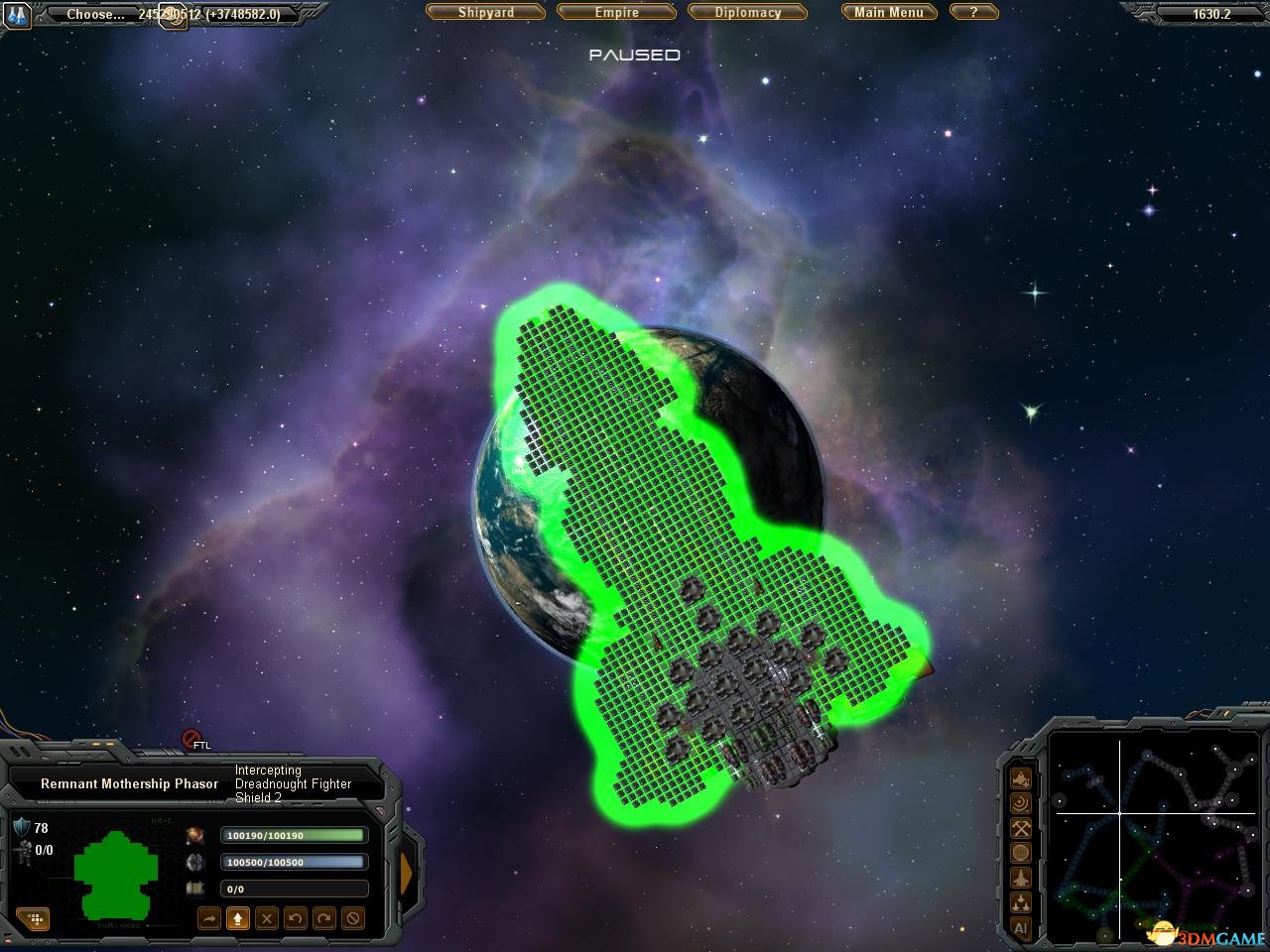Click the Choose research button
This screenshot has width=1270, height=952.
coord(95,15)
